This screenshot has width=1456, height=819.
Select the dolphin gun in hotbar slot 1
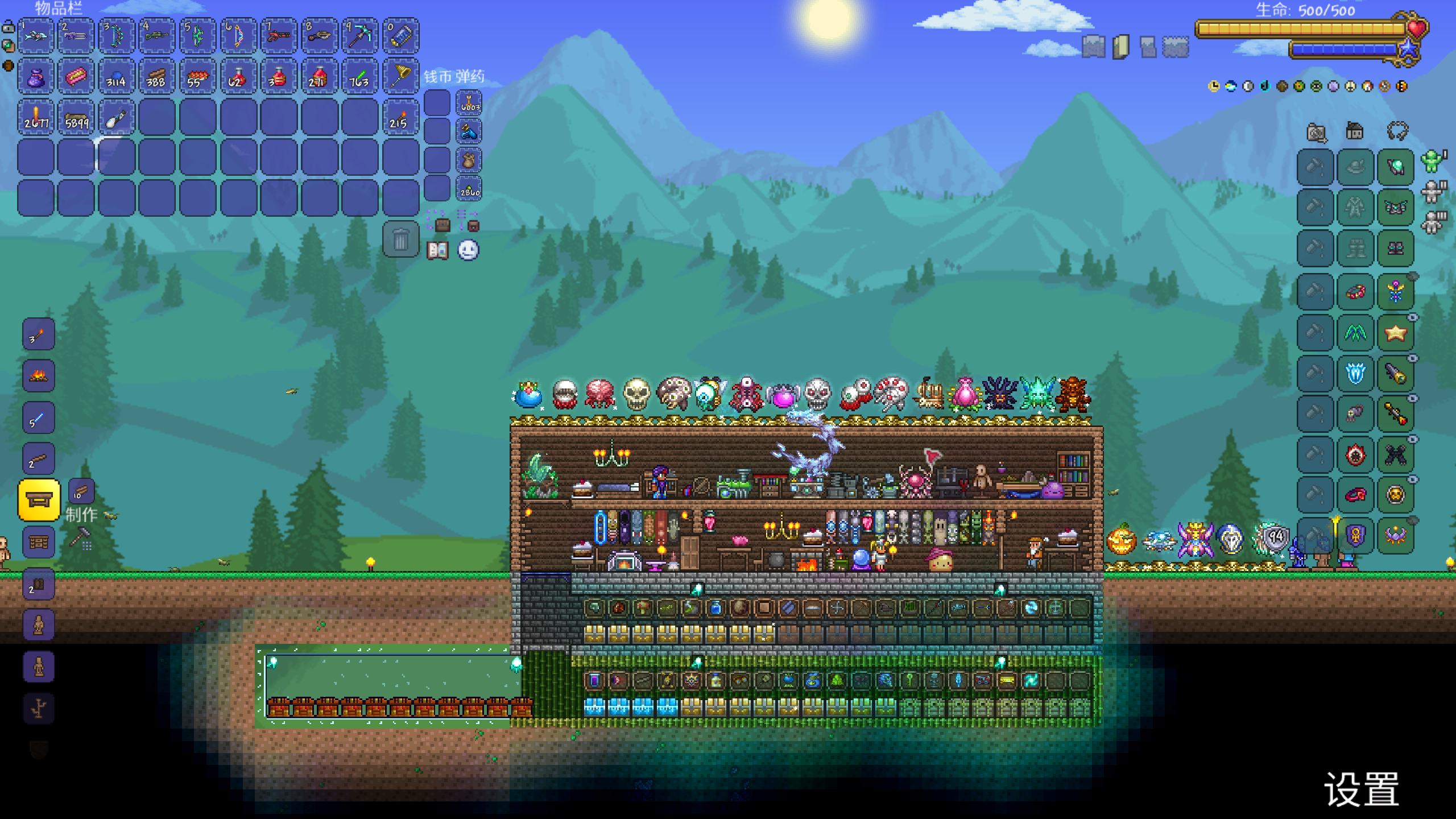coord(36,36)
